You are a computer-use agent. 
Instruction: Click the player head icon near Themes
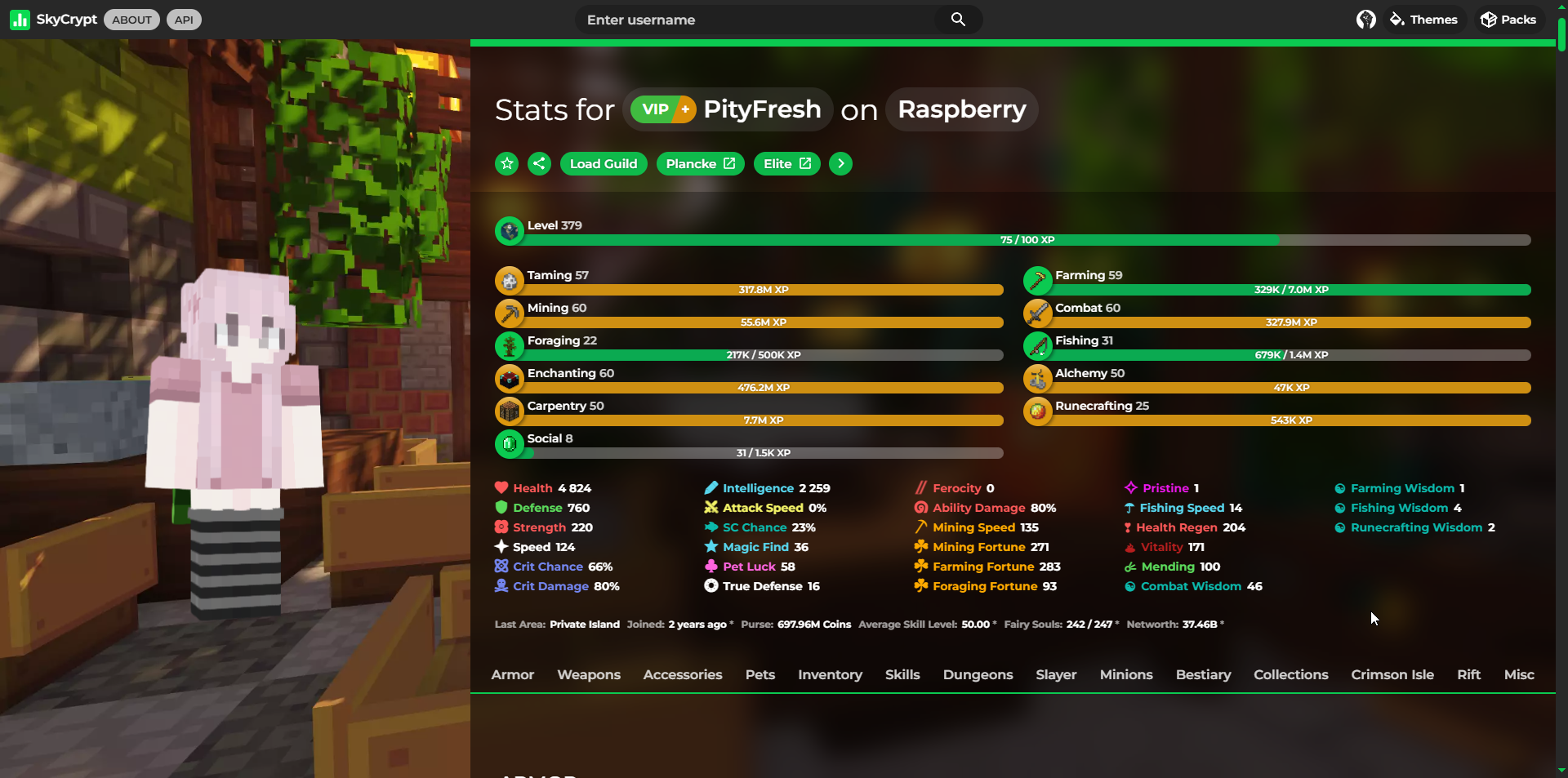tap(1365, 19)
